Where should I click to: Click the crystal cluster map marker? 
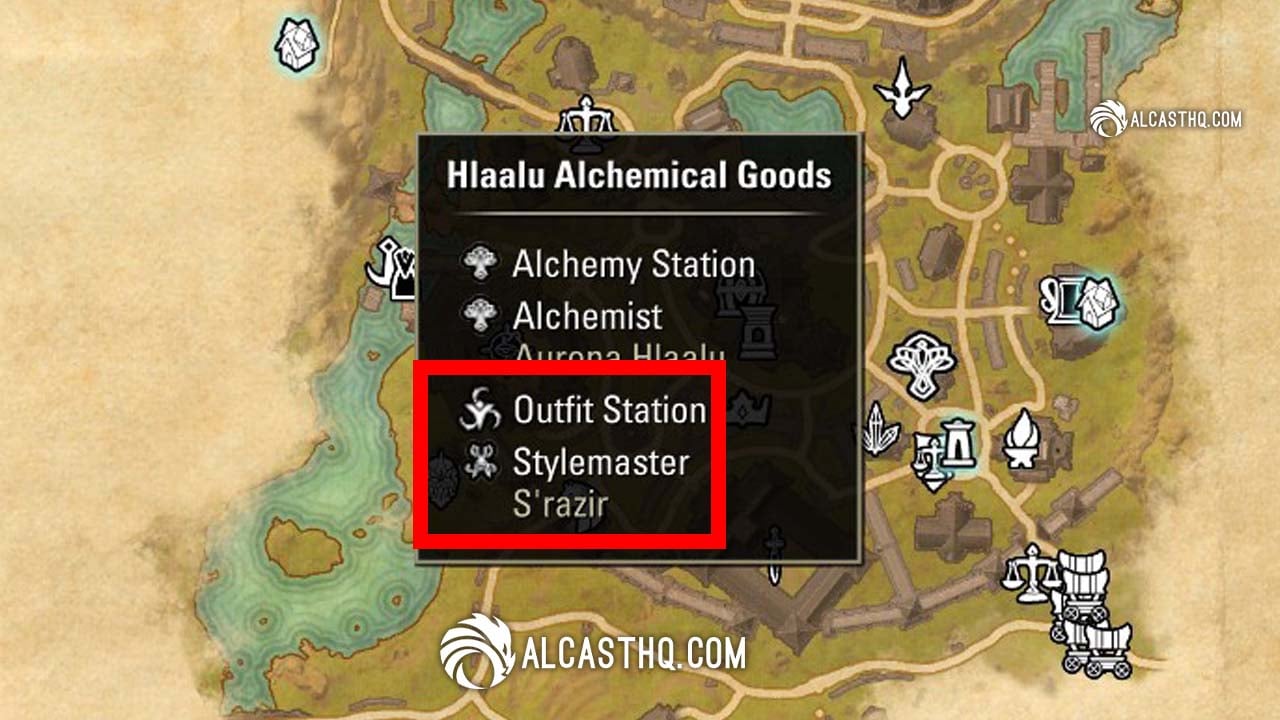(878, 428)
